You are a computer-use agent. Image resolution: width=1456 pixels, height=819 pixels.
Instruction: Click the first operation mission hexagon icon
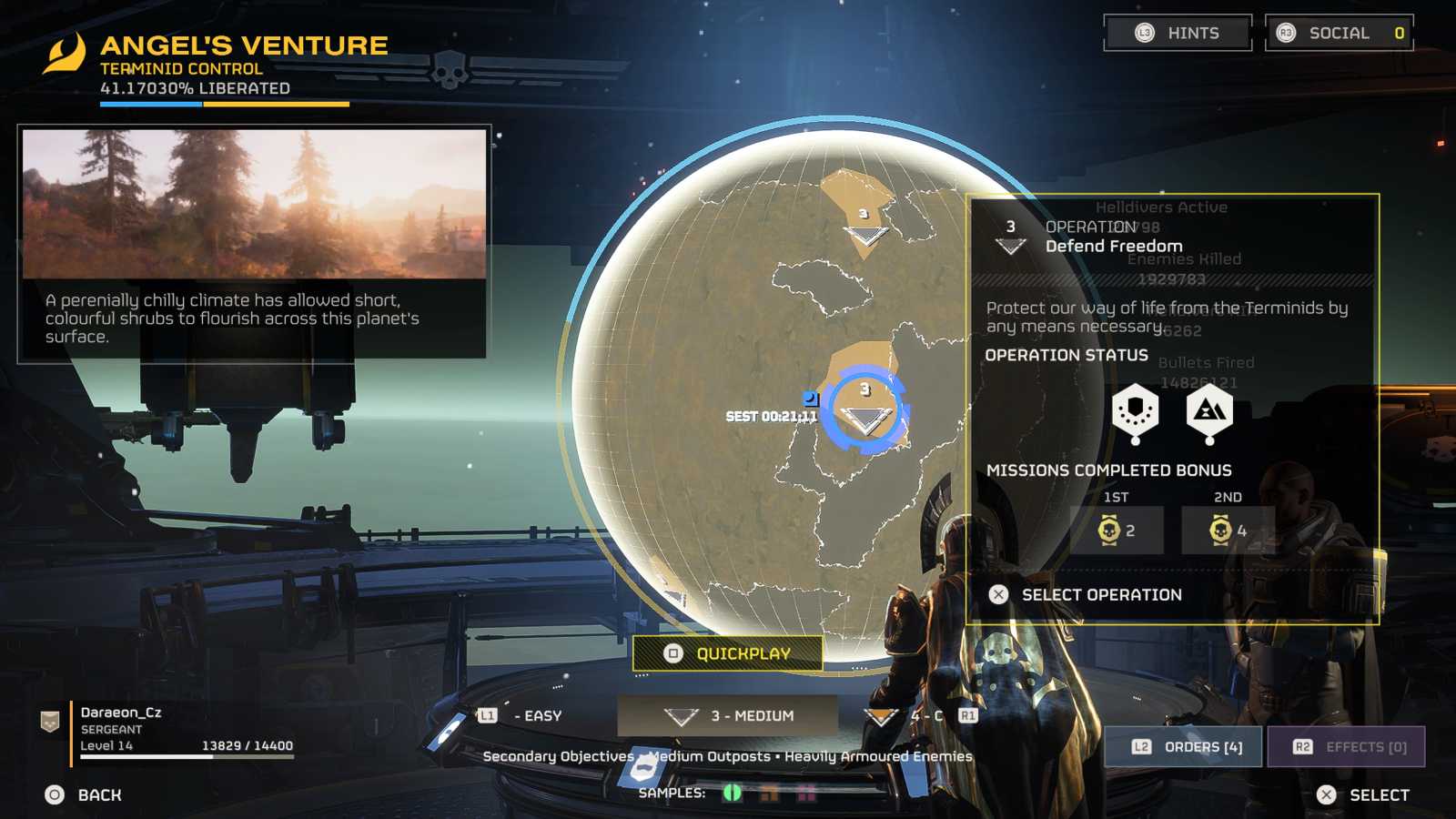[1135, 411]
